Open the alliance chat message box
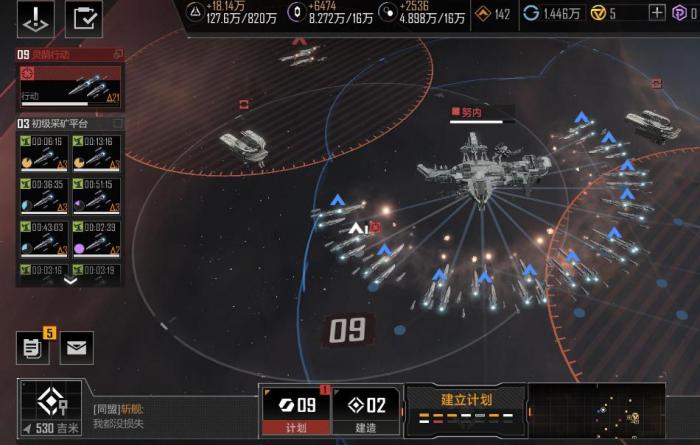 click(x=170, y=416)
